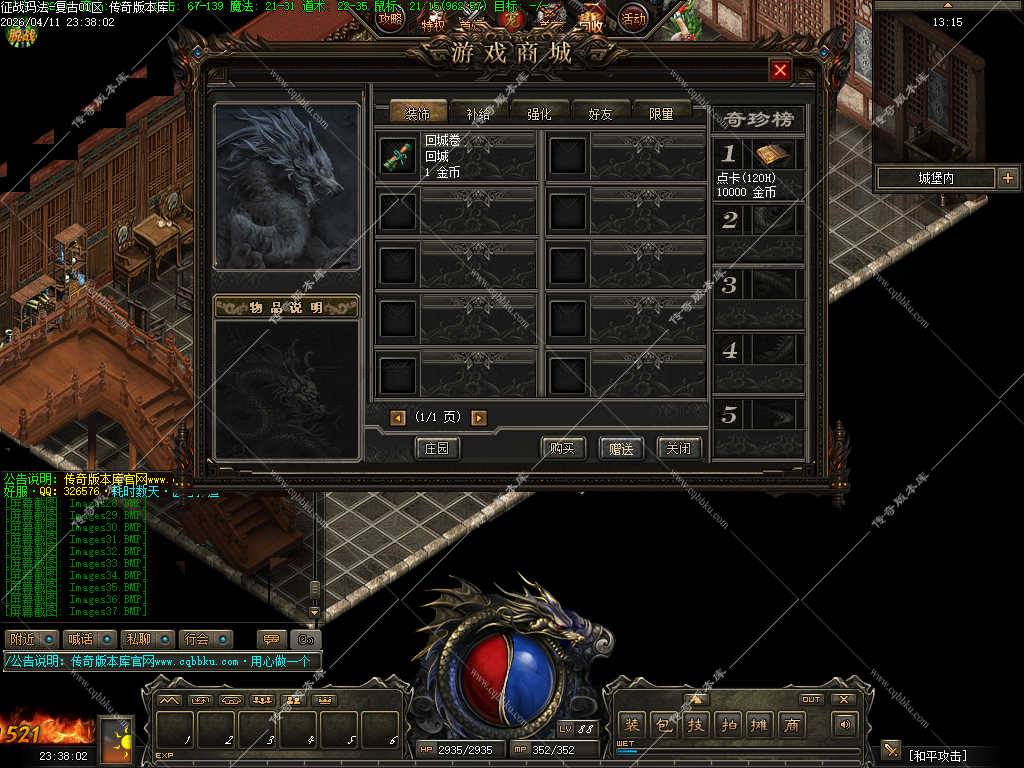
Task: Buy the selected item with 购买
Action: 562,448
